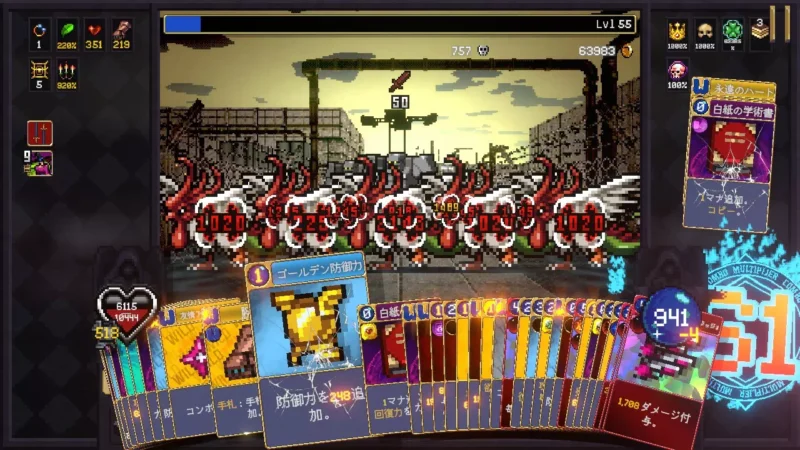This screenshot has height=450, width=800.
Task: Click the green leaf 220% icon
Action: 68,30
